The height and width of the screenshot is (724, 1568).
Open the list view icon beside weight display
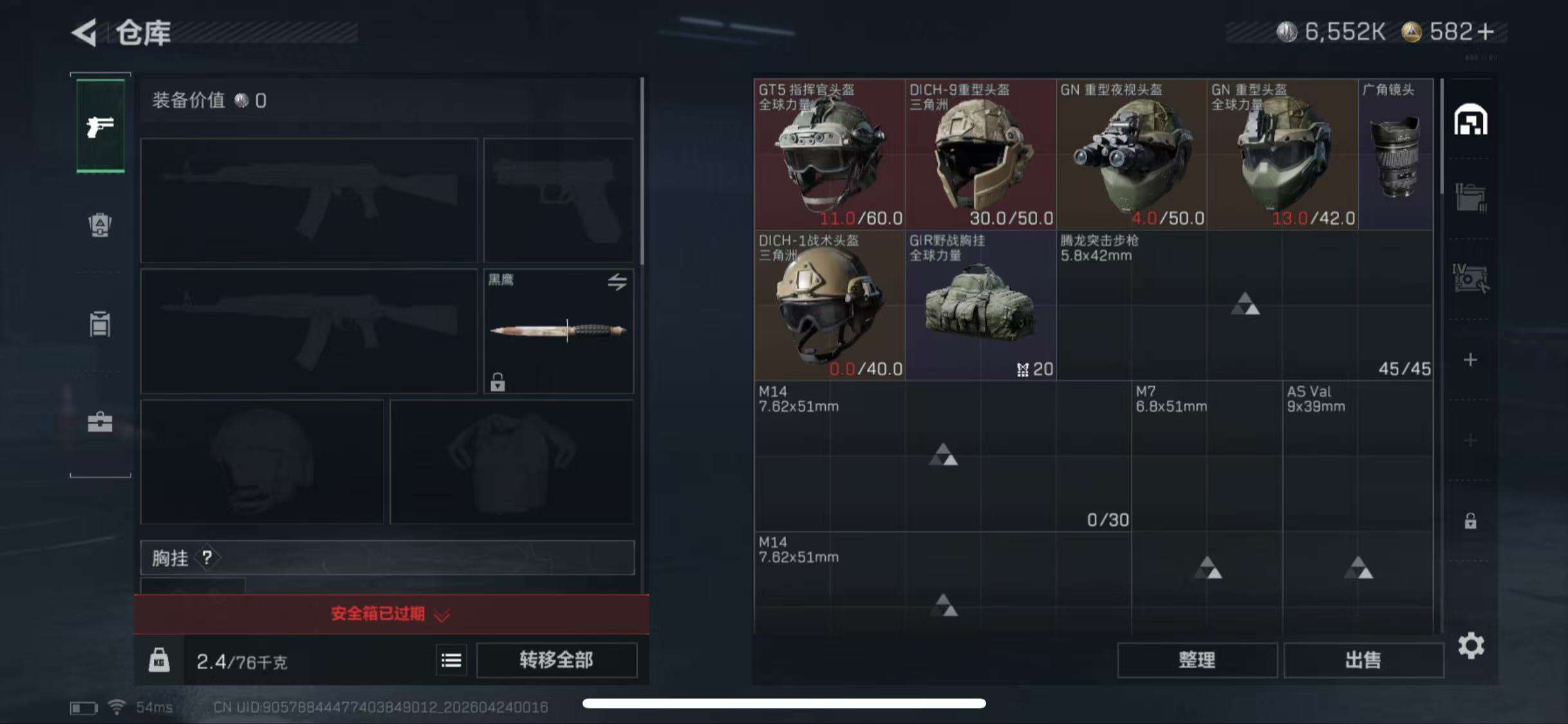point(451,661)
